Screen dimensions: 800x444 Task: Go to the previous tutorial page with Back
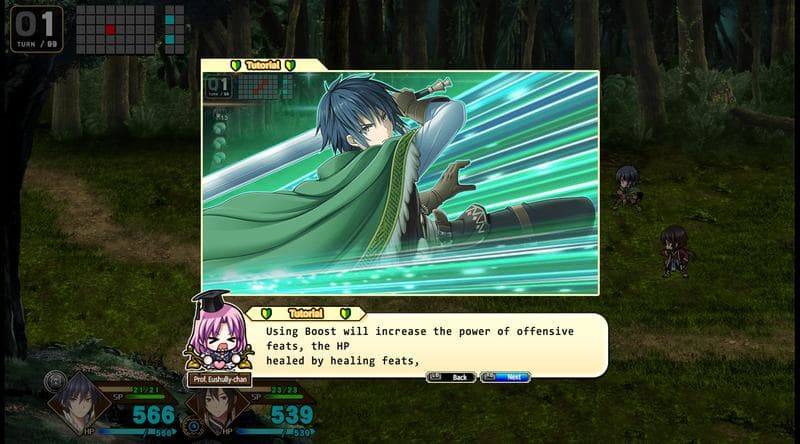click(x=451, y=377)
